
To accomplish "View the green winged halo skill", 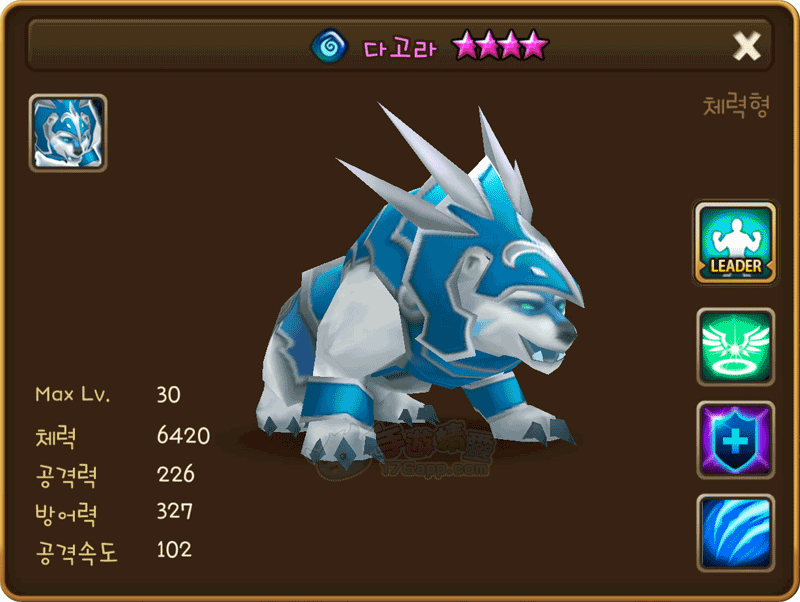I will pyautogui.click(x=735, y=347).
